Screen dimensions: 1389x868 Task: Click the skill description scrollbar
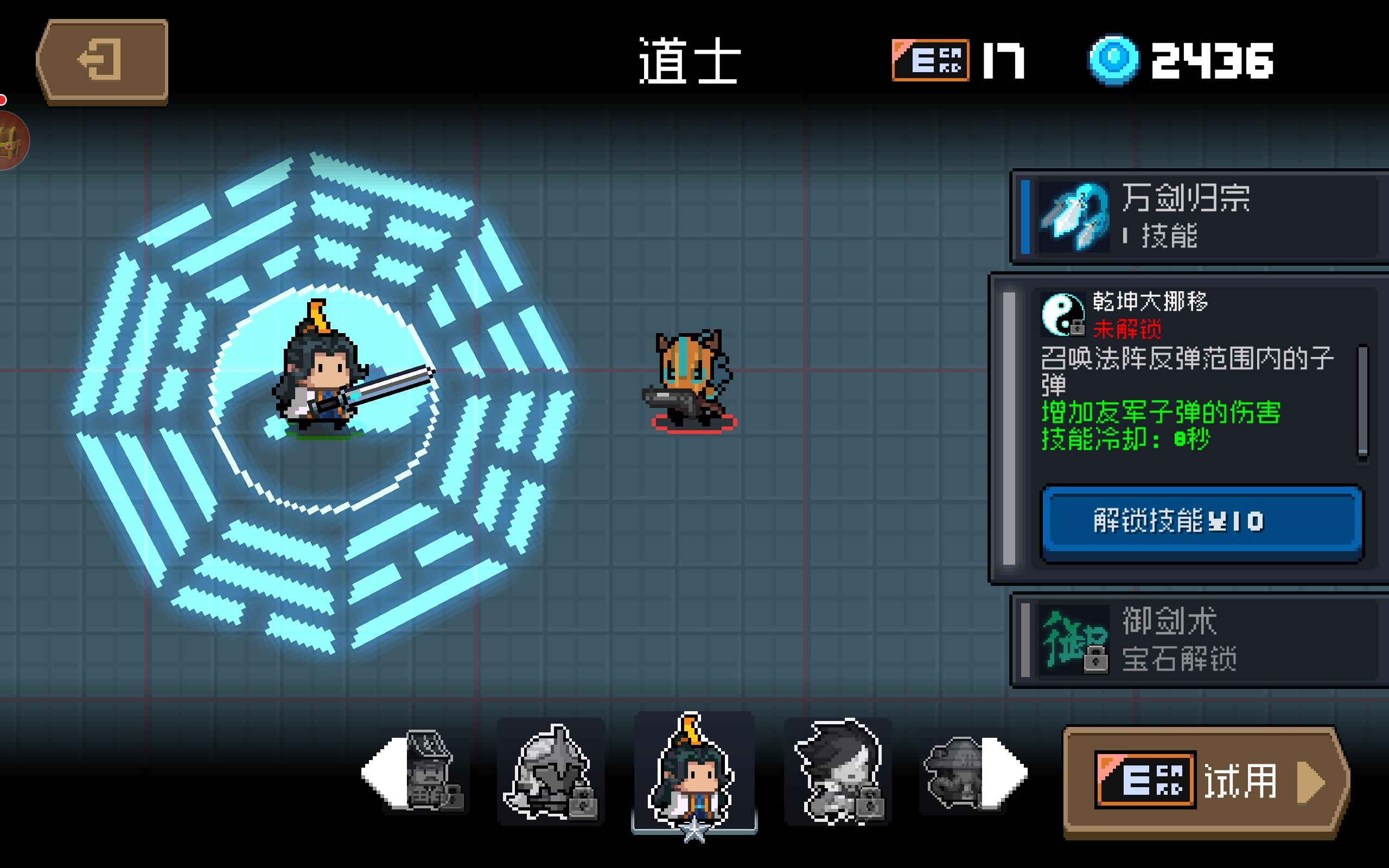point(1362,401)
